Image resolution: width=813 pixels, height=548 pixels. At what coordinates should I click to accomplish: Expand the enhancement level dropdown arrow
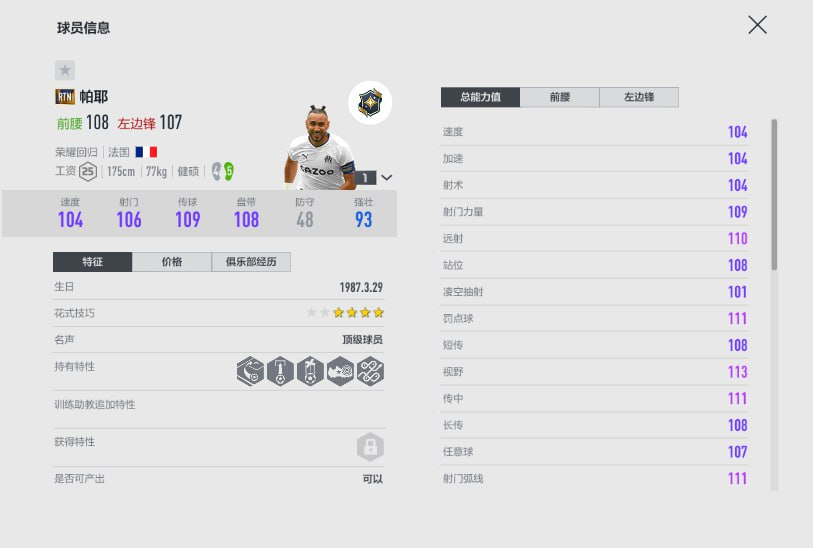(387, 177)
